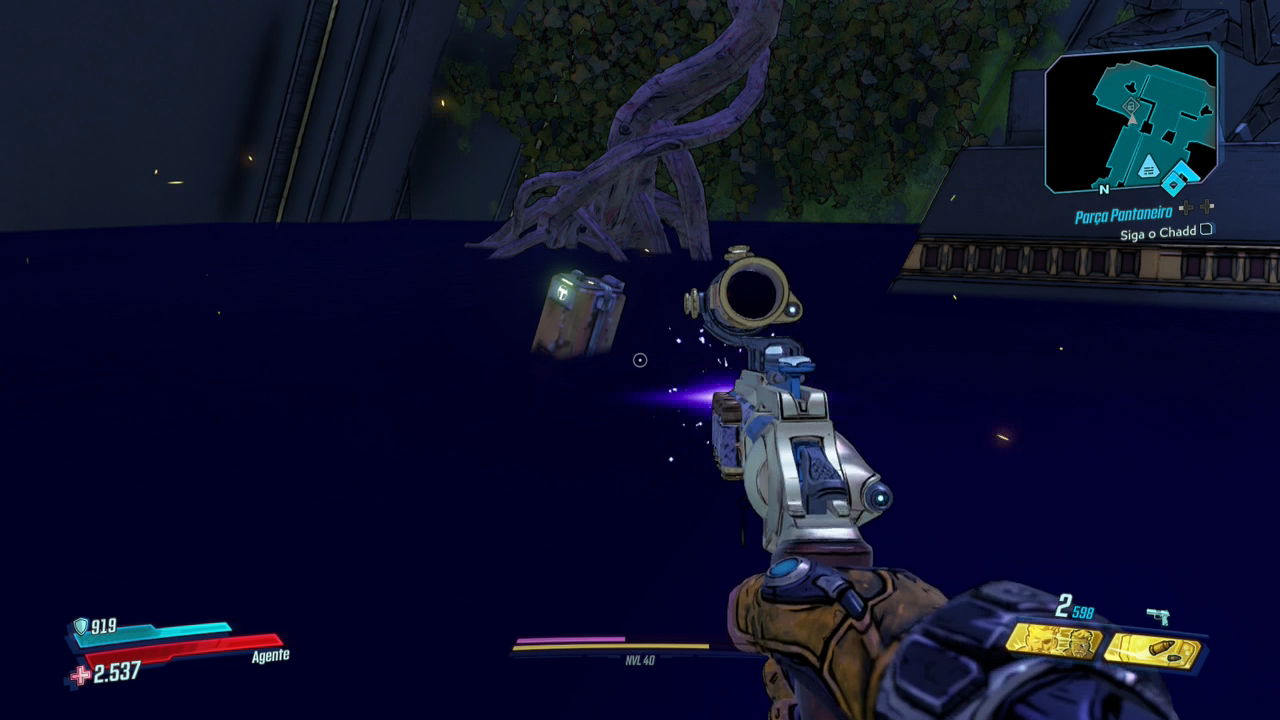Select the Parça Pantaneiro mission title
This screenshot has height=720, width=1280.
(1123, 215)
